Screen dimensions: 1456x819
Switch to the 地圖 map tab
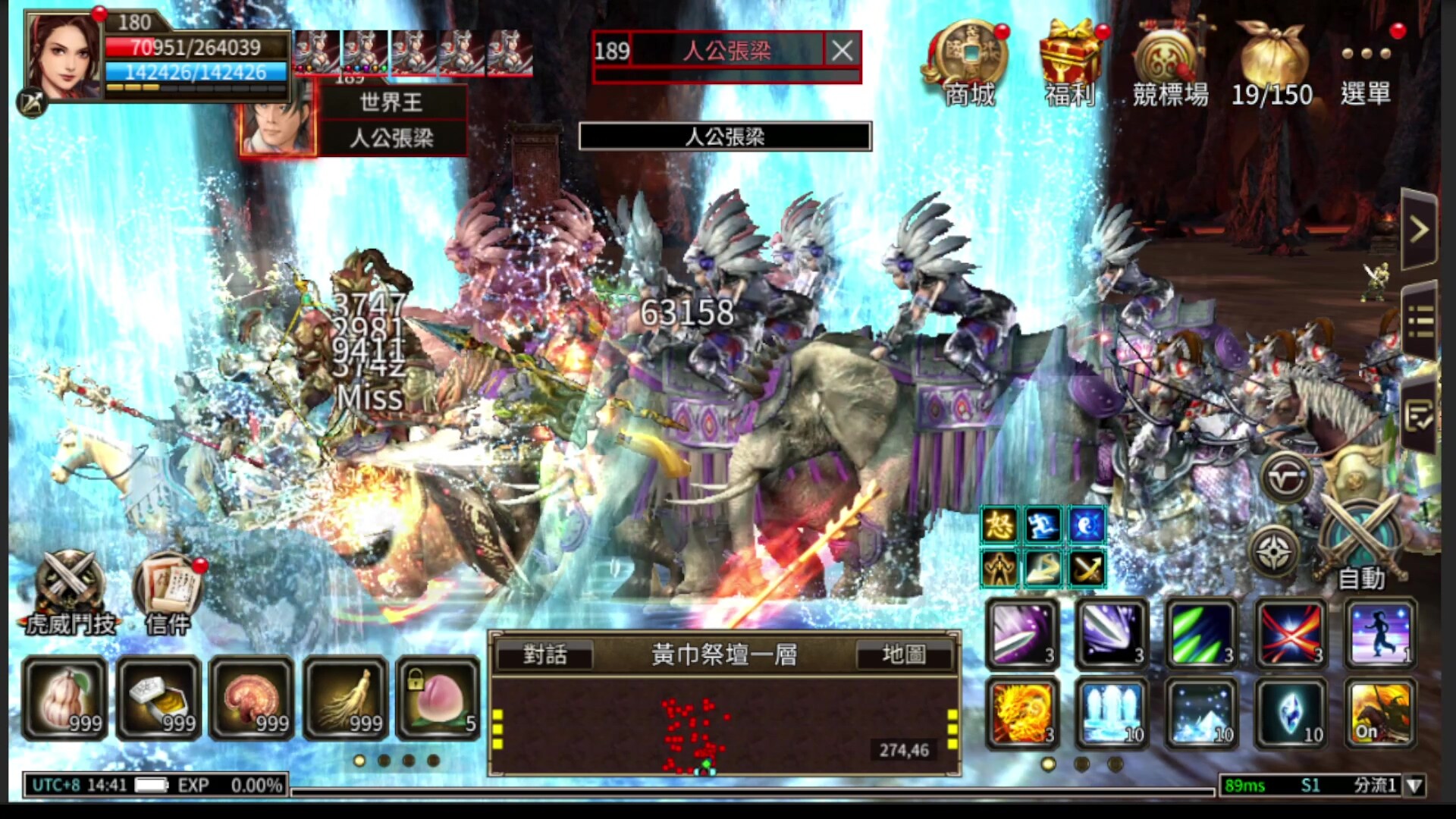tap(908, 656)
